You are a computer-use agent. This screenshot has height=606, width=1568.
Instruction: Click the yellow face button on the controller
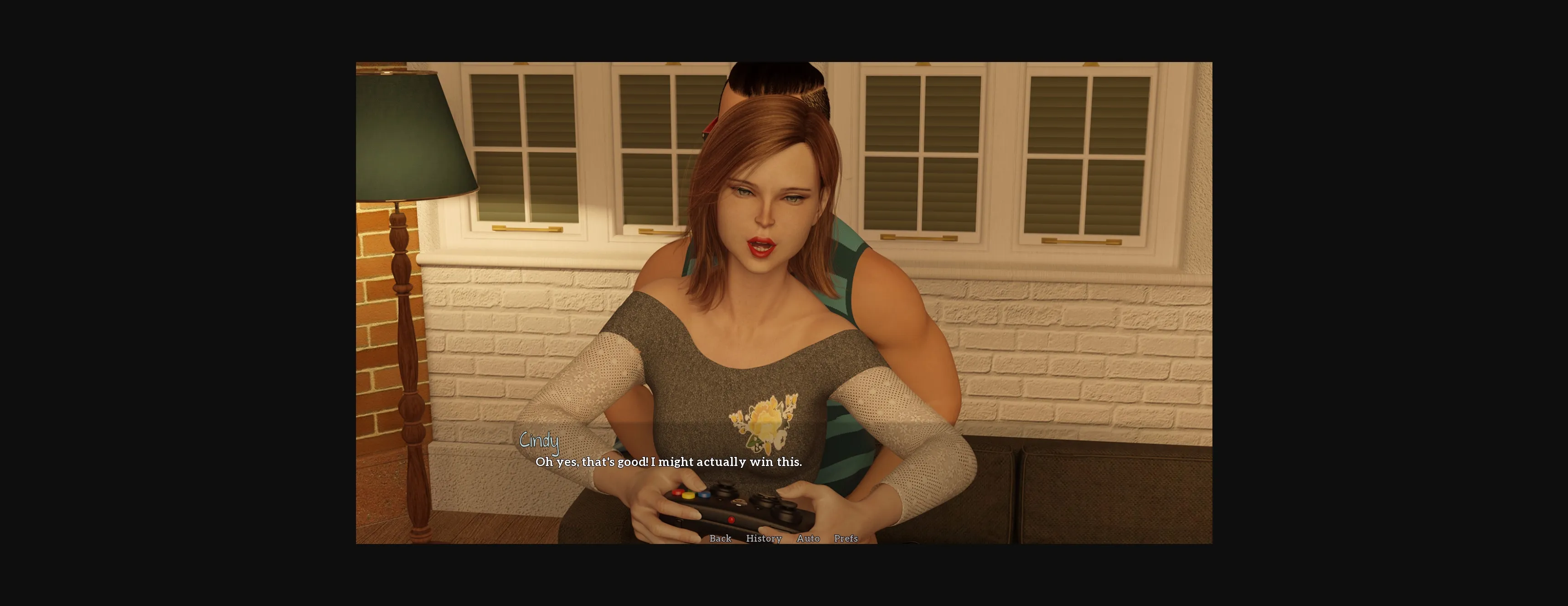click(x=688, y=497)
